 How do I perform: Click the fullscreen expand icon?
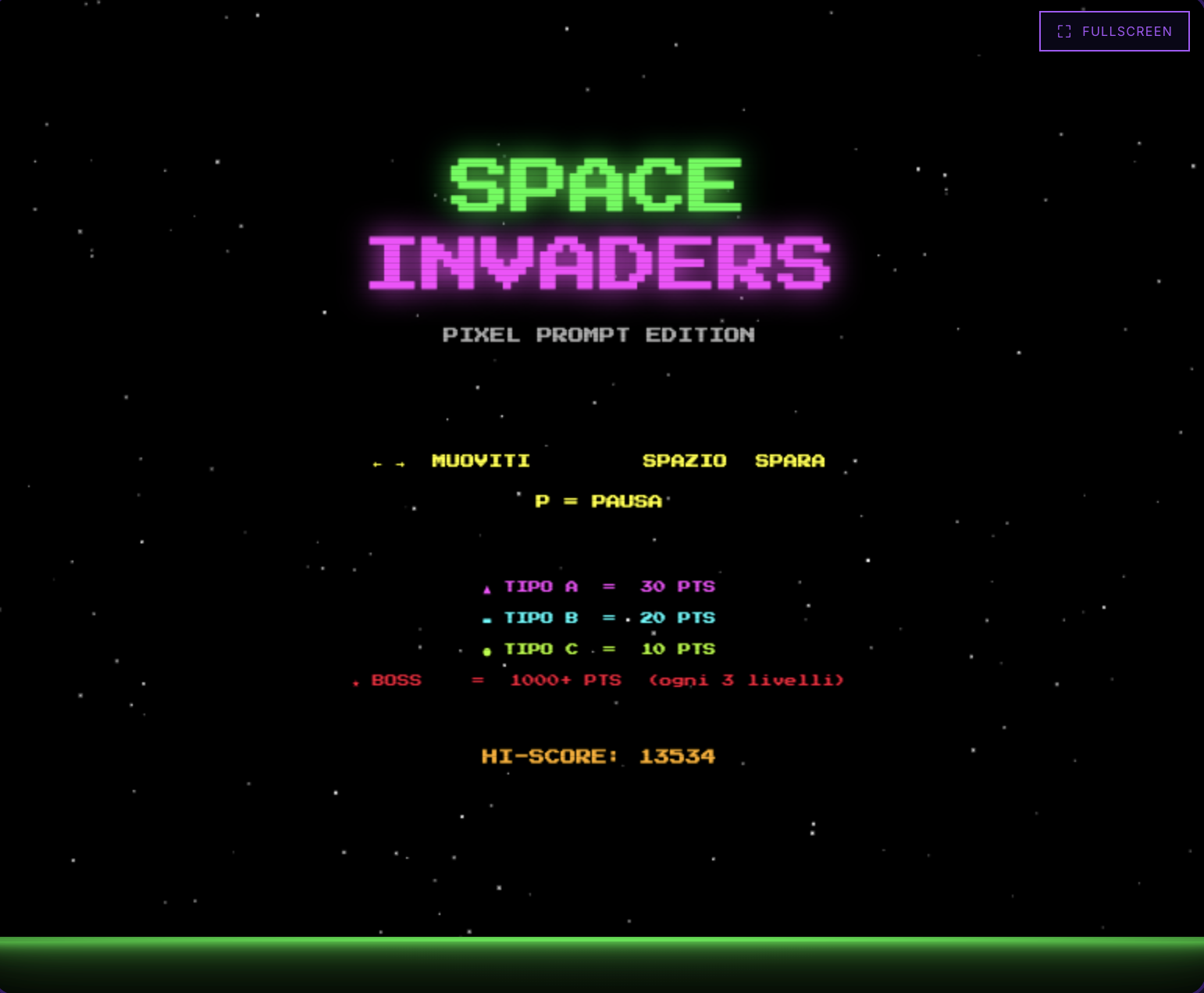[1063, 31]
